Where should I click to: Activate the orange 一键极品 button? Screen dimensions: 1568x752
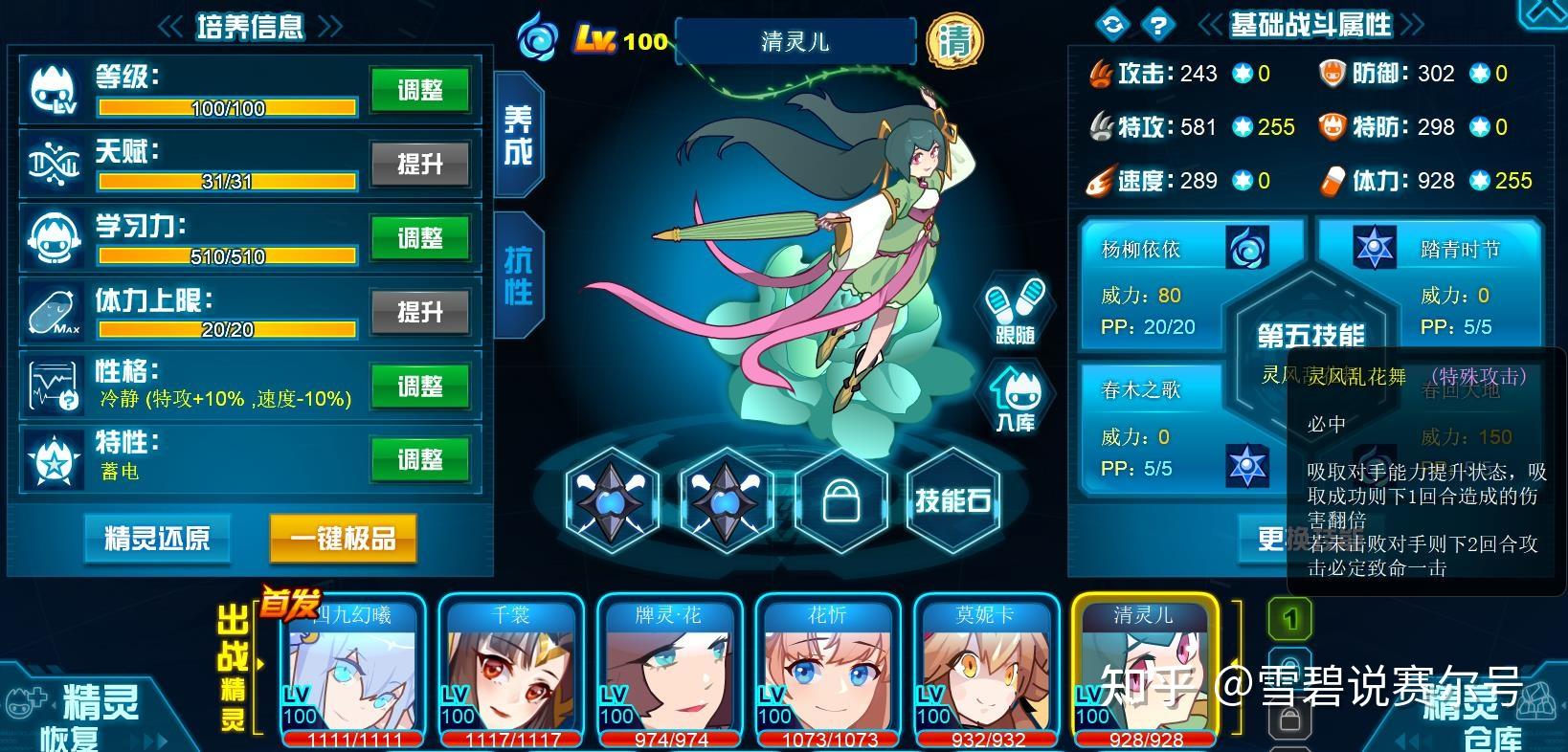[x=343, y=538]
